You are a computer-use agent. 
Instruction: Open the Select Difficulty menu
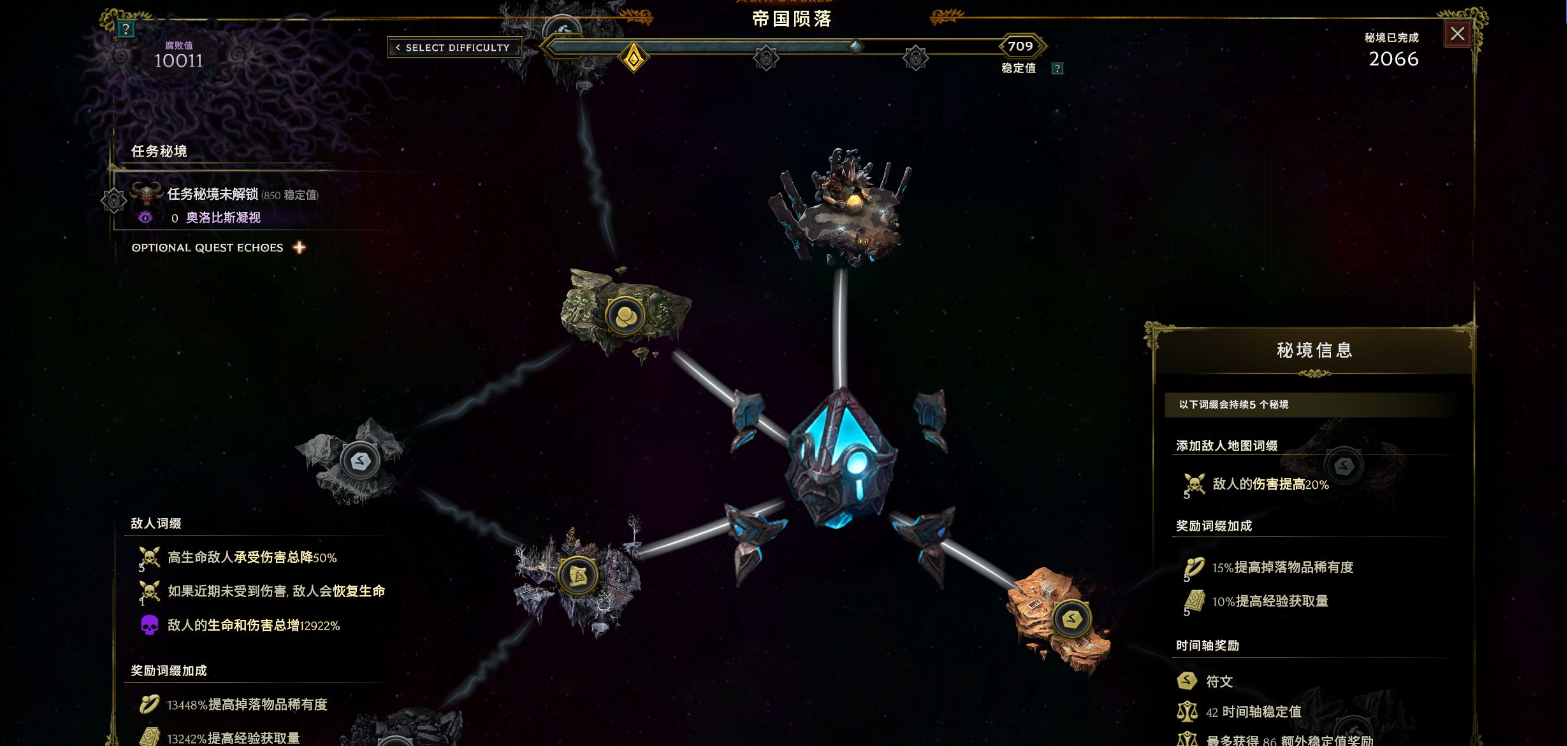454,48
